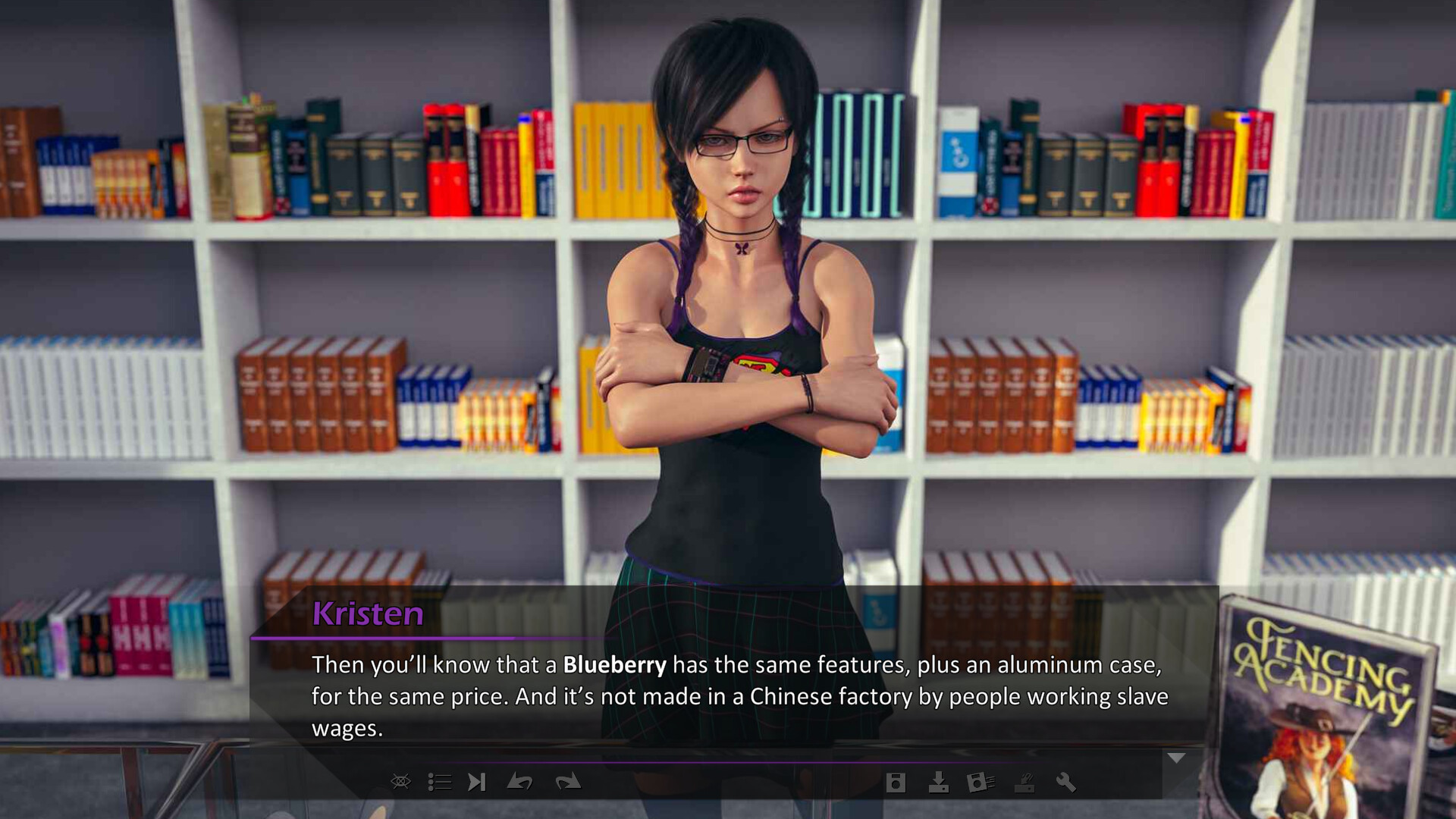Skip dialogue with the skip-forward icon
1456x819 pixels.
[x=476, y=782]
